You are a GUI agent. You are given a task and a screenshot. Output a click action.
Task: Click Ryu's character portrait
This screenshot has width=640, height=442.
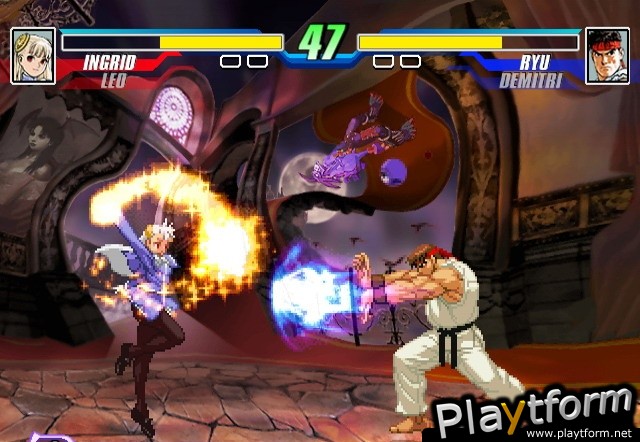[606, 54]
